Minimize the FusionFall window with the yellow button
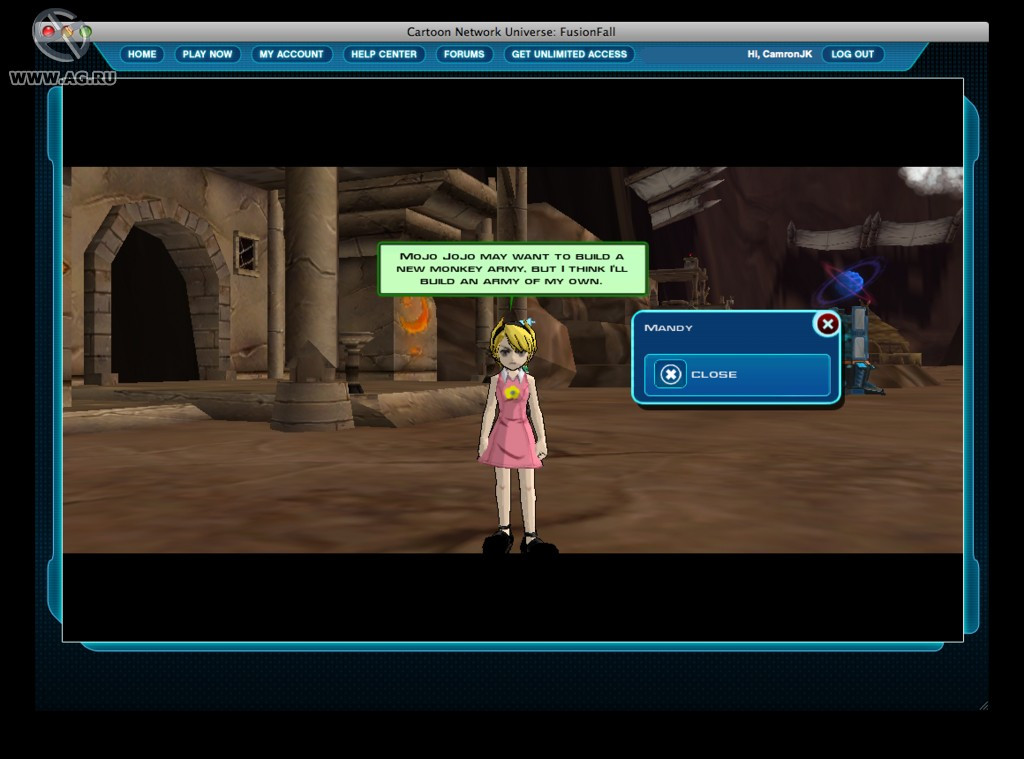Image resolution: width=1024 pixels, height=759 pixels. [67, 32]
